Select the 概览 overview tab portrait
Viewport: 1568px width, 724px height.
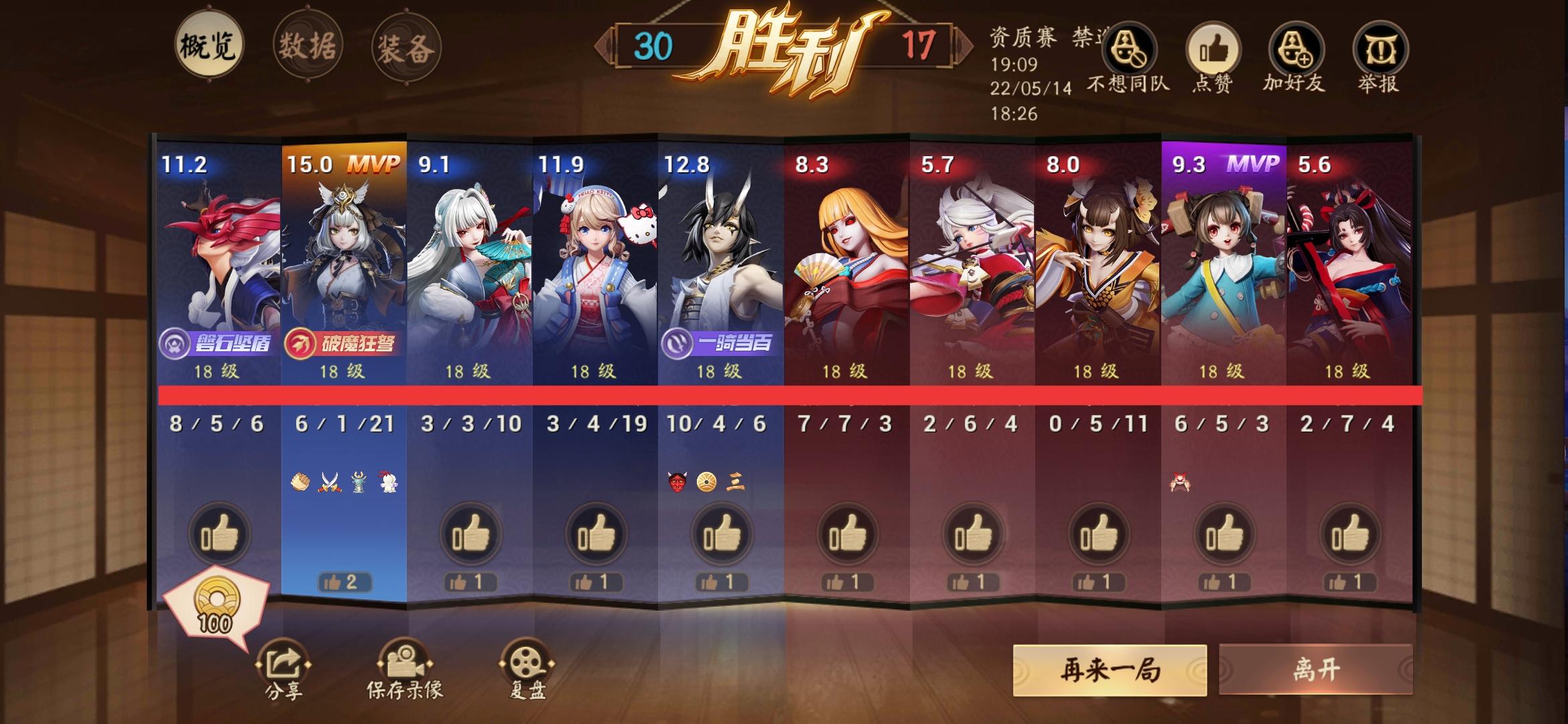click(x=210, y=44)
